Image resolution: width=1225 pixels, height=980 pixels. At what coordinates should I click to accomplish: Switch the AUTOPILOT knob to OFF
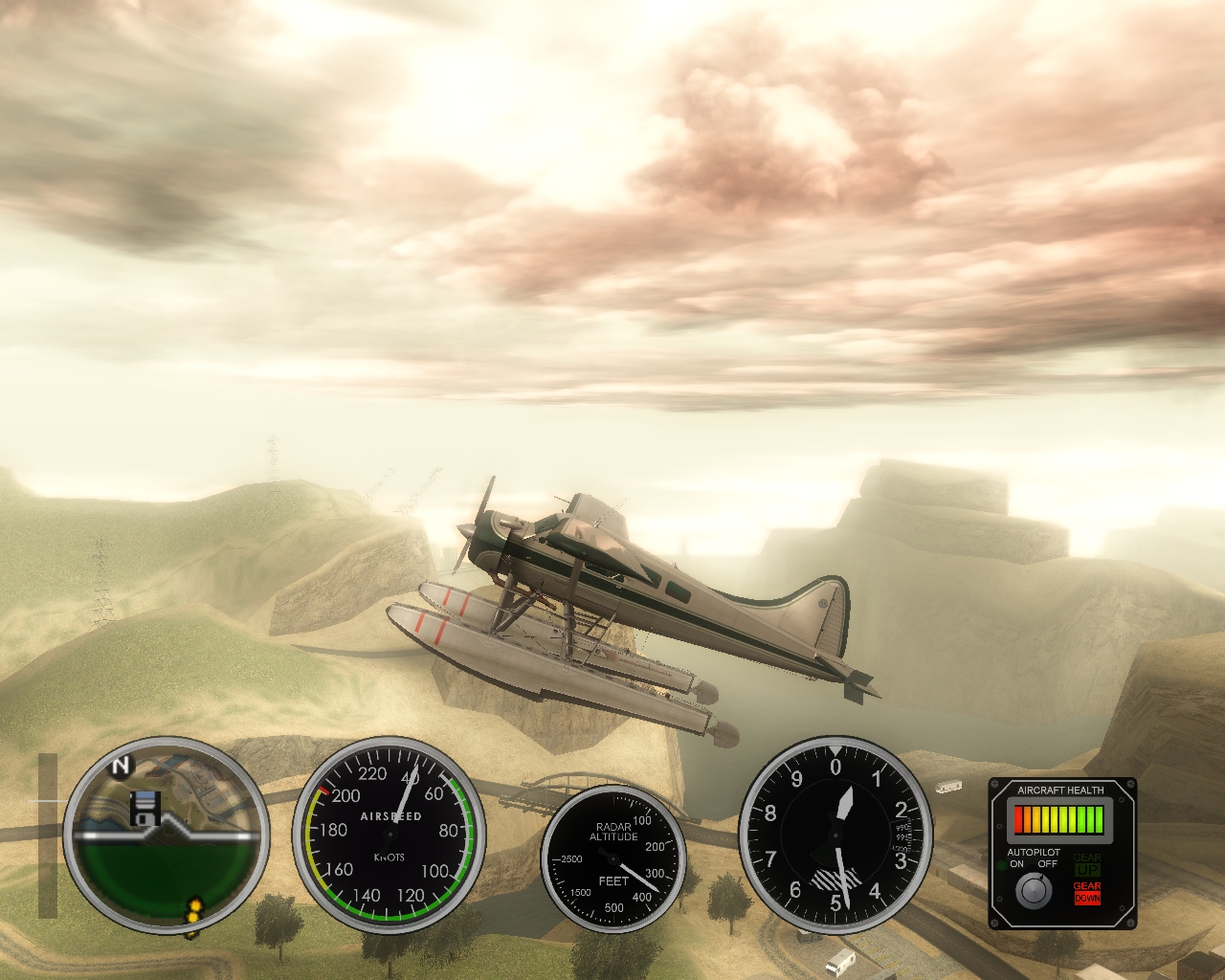(x=1048, y=864)
